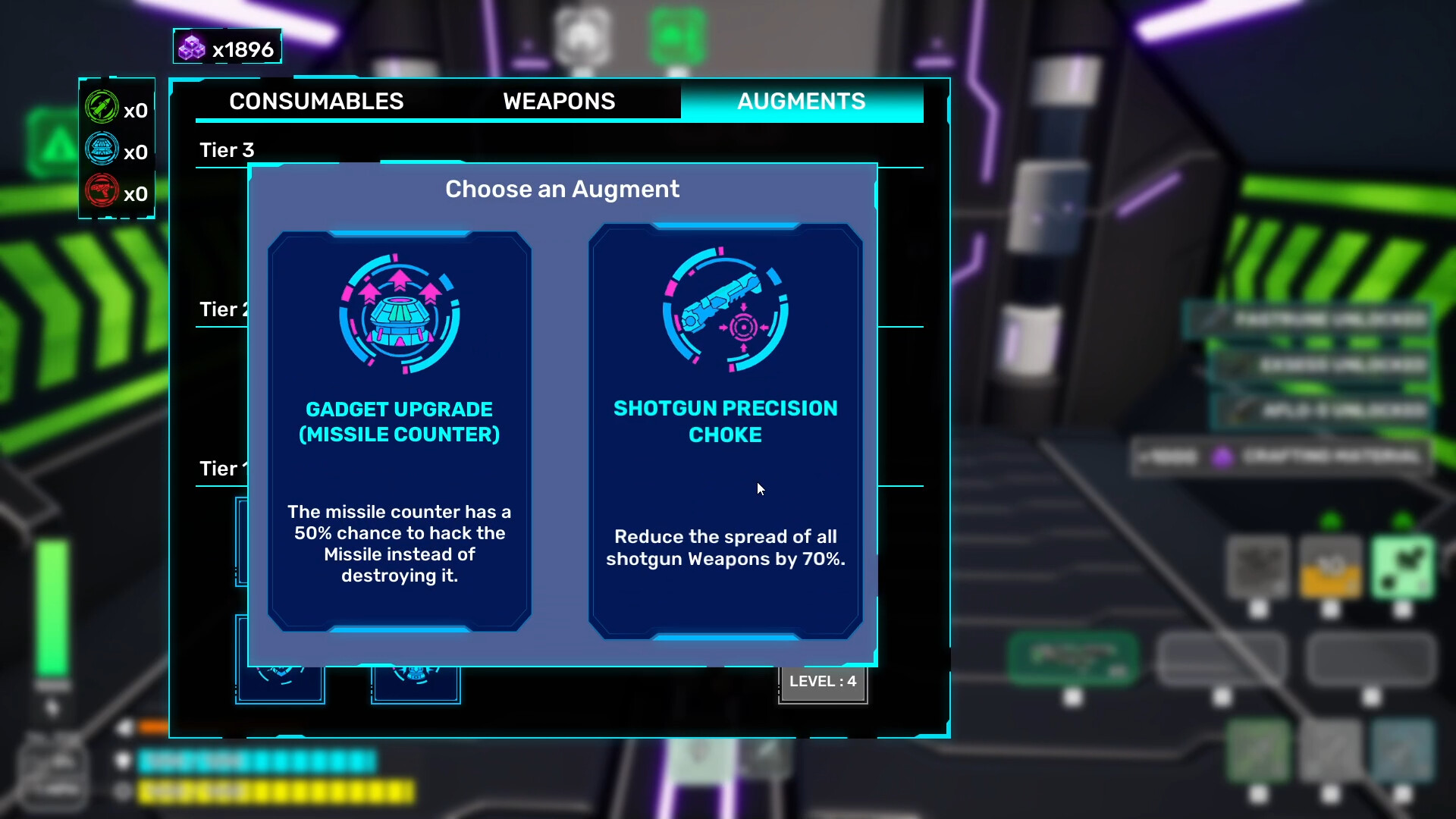This screenshot has width=1456, height=819.
Task: Open the Weapons tab
Action: click(x=559, y=102)
